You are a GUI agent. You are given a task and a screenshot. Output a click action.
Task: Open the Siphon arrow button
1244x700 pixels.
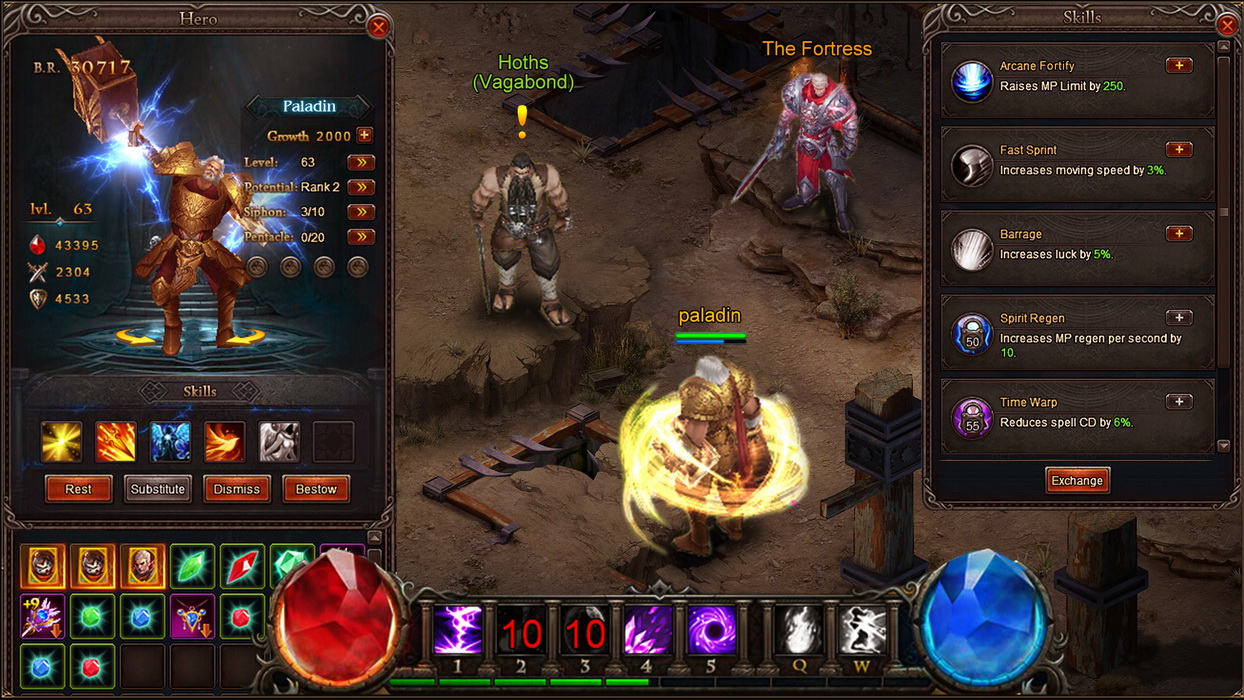[x=360, y=212]
